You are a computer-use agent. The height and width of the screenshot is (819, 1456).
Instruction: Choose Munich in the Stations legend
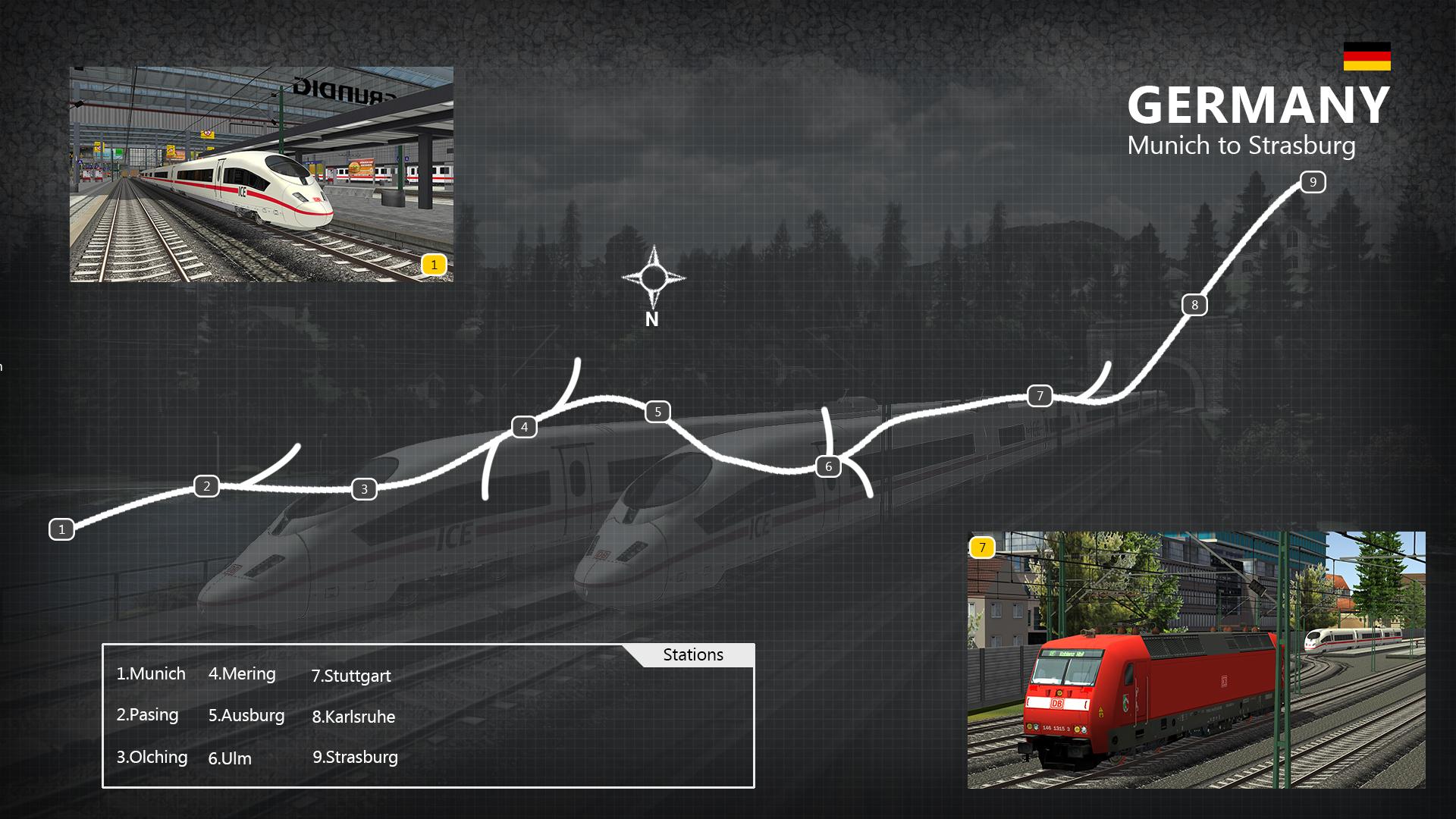[x=151, y=674]
